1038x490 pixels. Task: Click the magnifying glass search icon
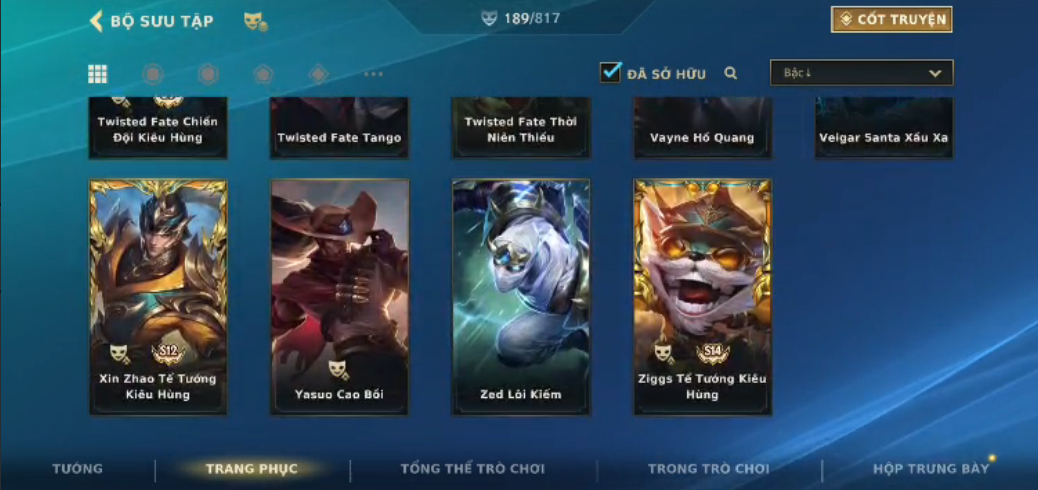(x=731, y=73)
